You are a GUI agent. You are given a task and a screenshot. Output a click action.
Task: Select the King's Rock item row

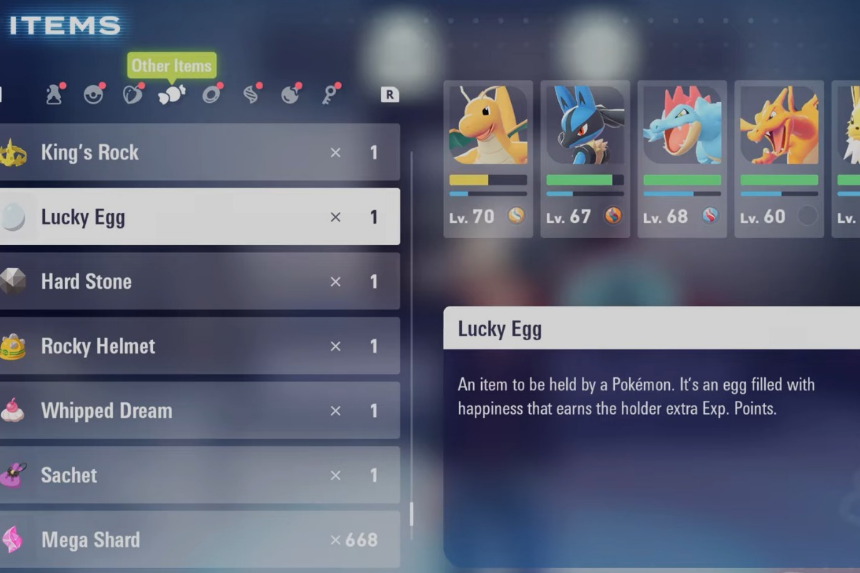[x=200, y=153]
